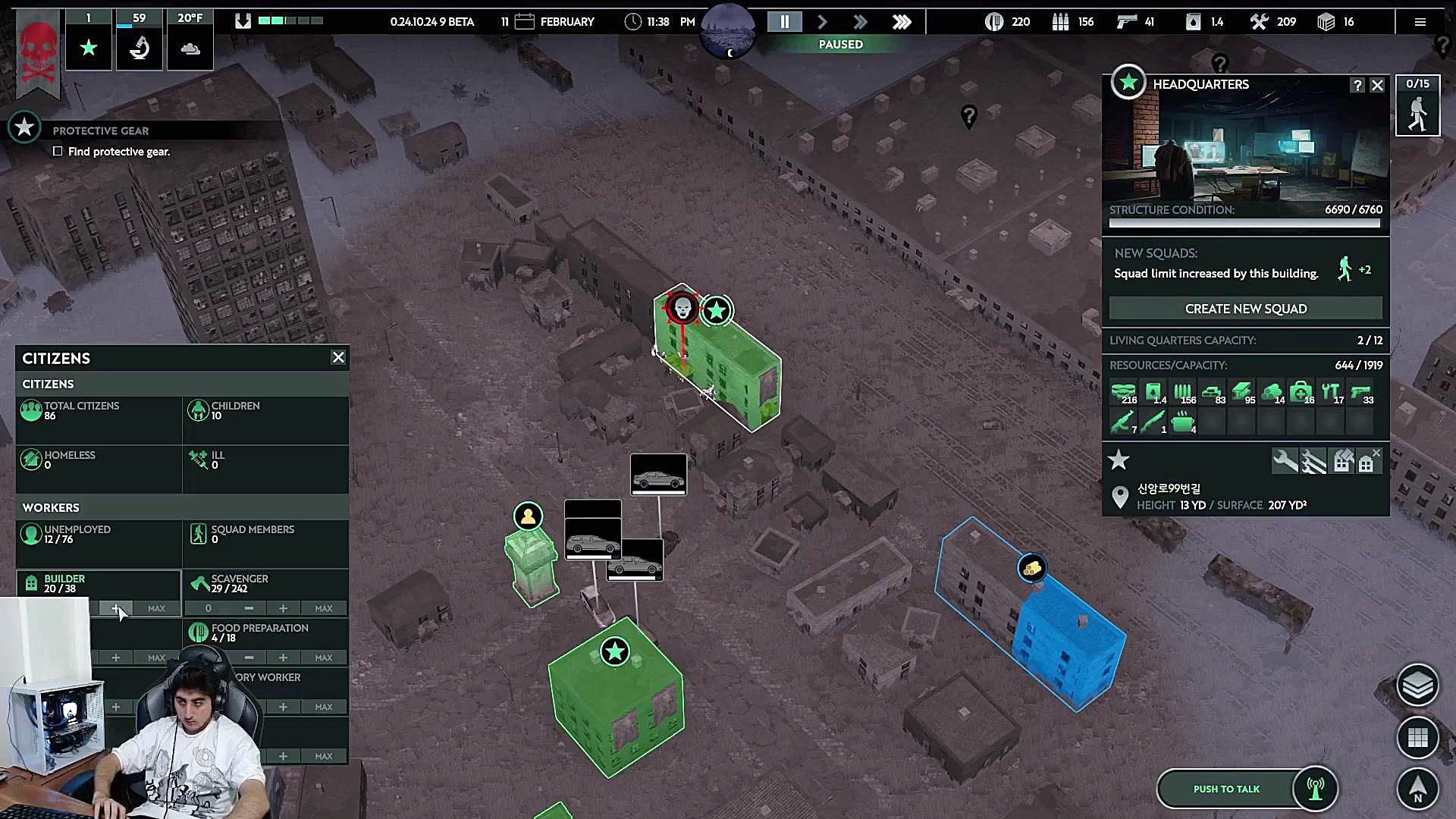Screen dimensions: 1456x819
Task: Open the map layers overlay button
Action: tap(1417, 686)
